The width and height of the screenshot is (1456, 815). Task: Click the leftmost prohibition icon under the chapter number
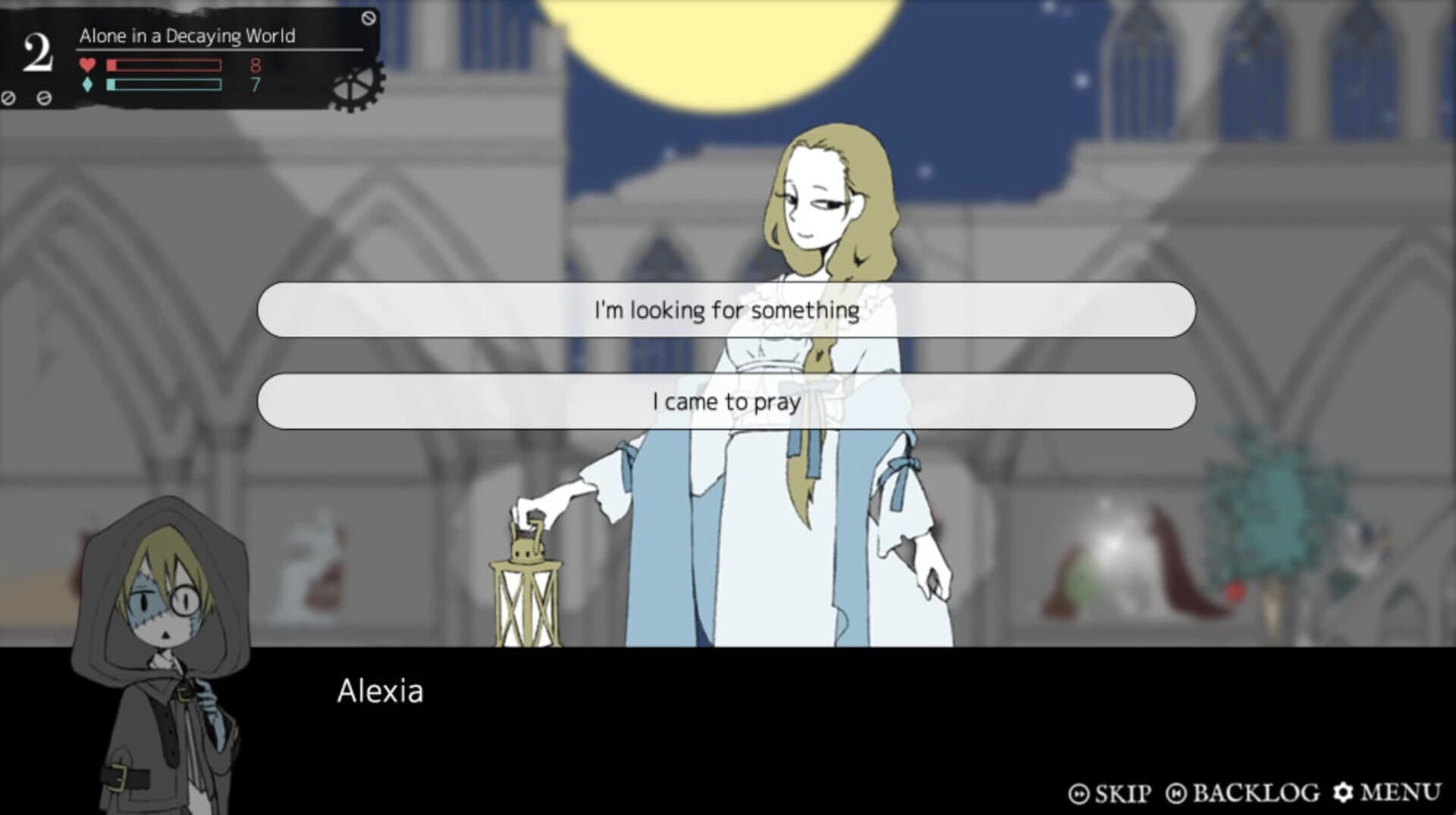click(x=9, y=96)
